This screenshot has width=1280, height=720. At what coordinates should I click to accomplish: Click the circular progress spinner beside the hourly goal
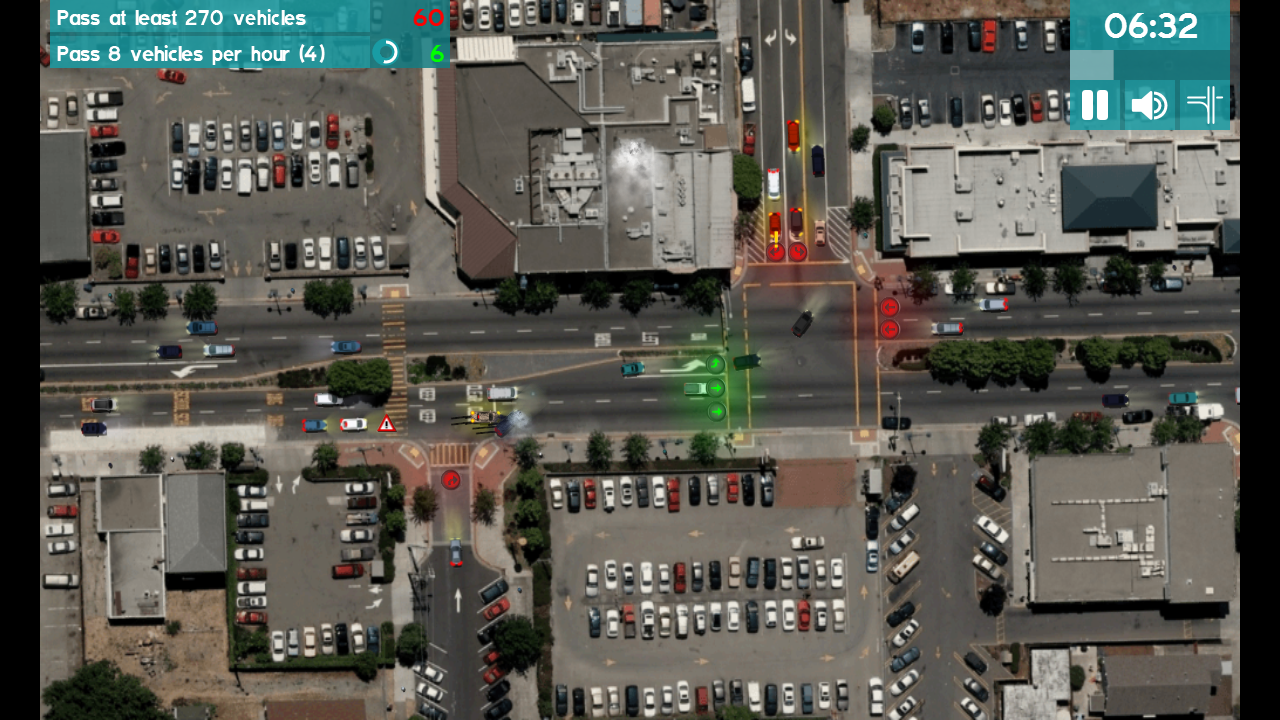click(385, 53)
